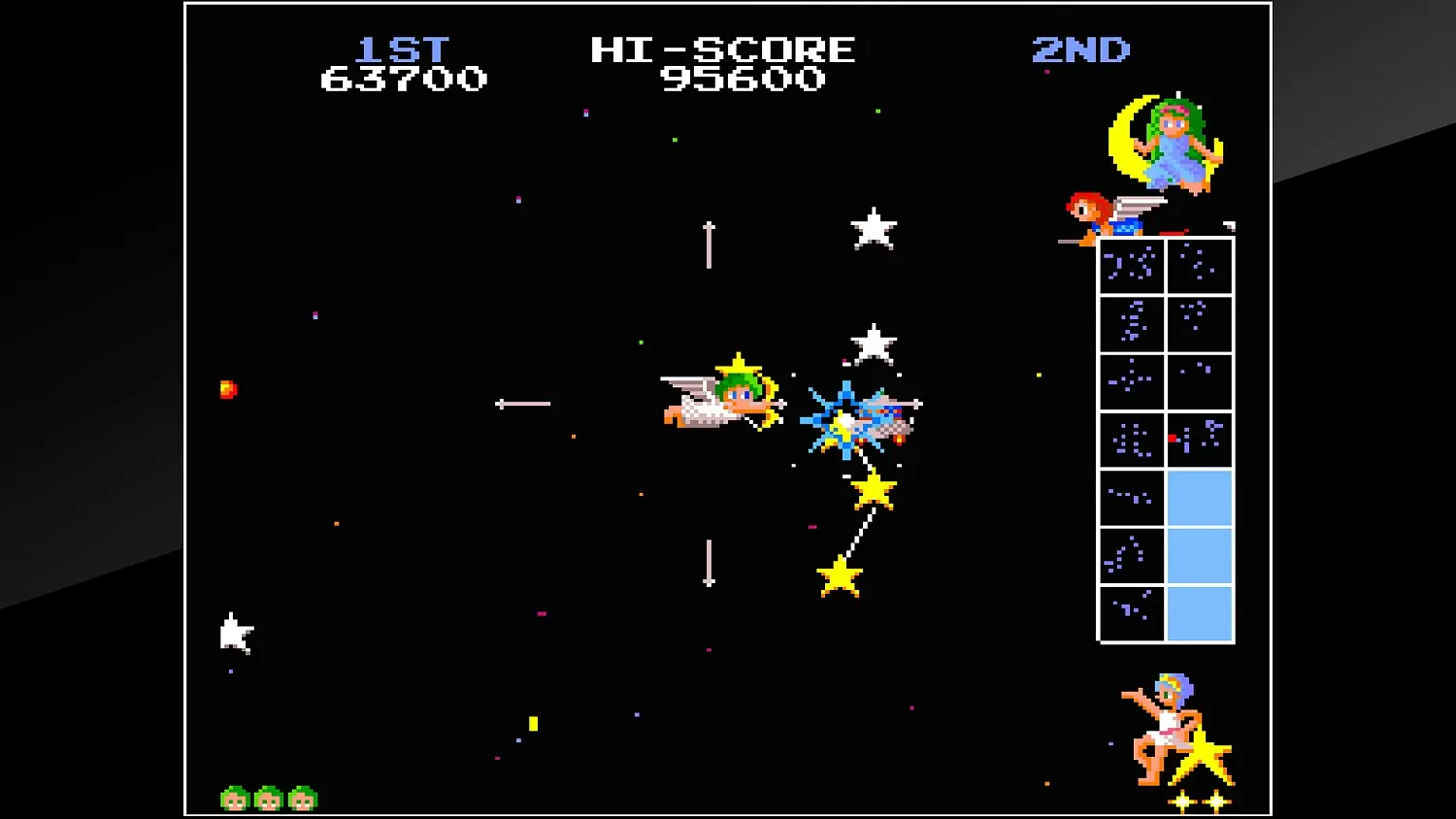Viewport: 1456px width, 819px height.
Task: Click the blue explosion burst beside the angel
Action: point(844,417)
